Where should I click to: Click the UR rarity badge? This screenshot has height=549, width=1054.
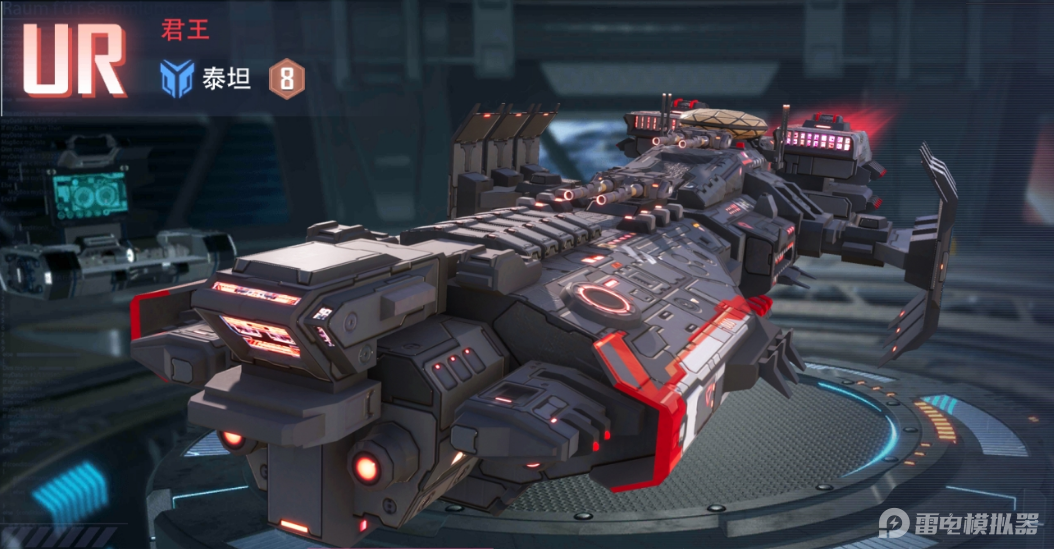click(74, 59)
